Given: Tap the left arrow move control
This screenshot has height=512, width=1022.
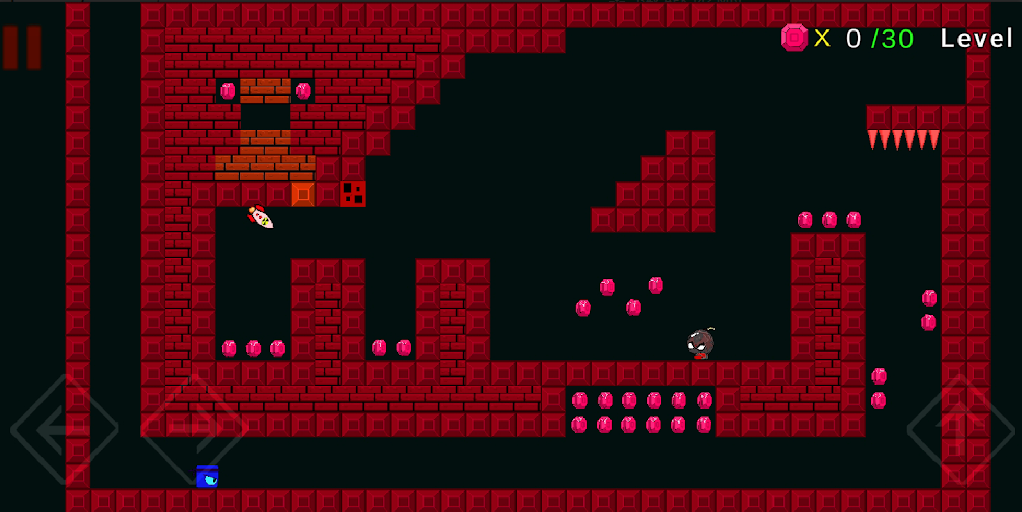Looking at the screenshot, I should (x=64, y=428).
